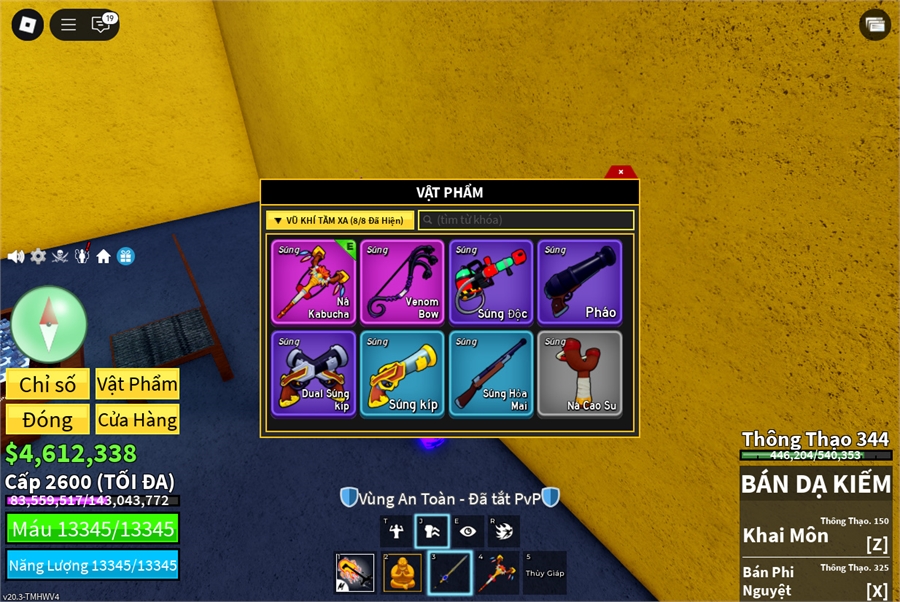Viewport: 900px width, 602px height.
Task: Select the golden Buddha hotbar slot
Action: (x=402, y=573)
